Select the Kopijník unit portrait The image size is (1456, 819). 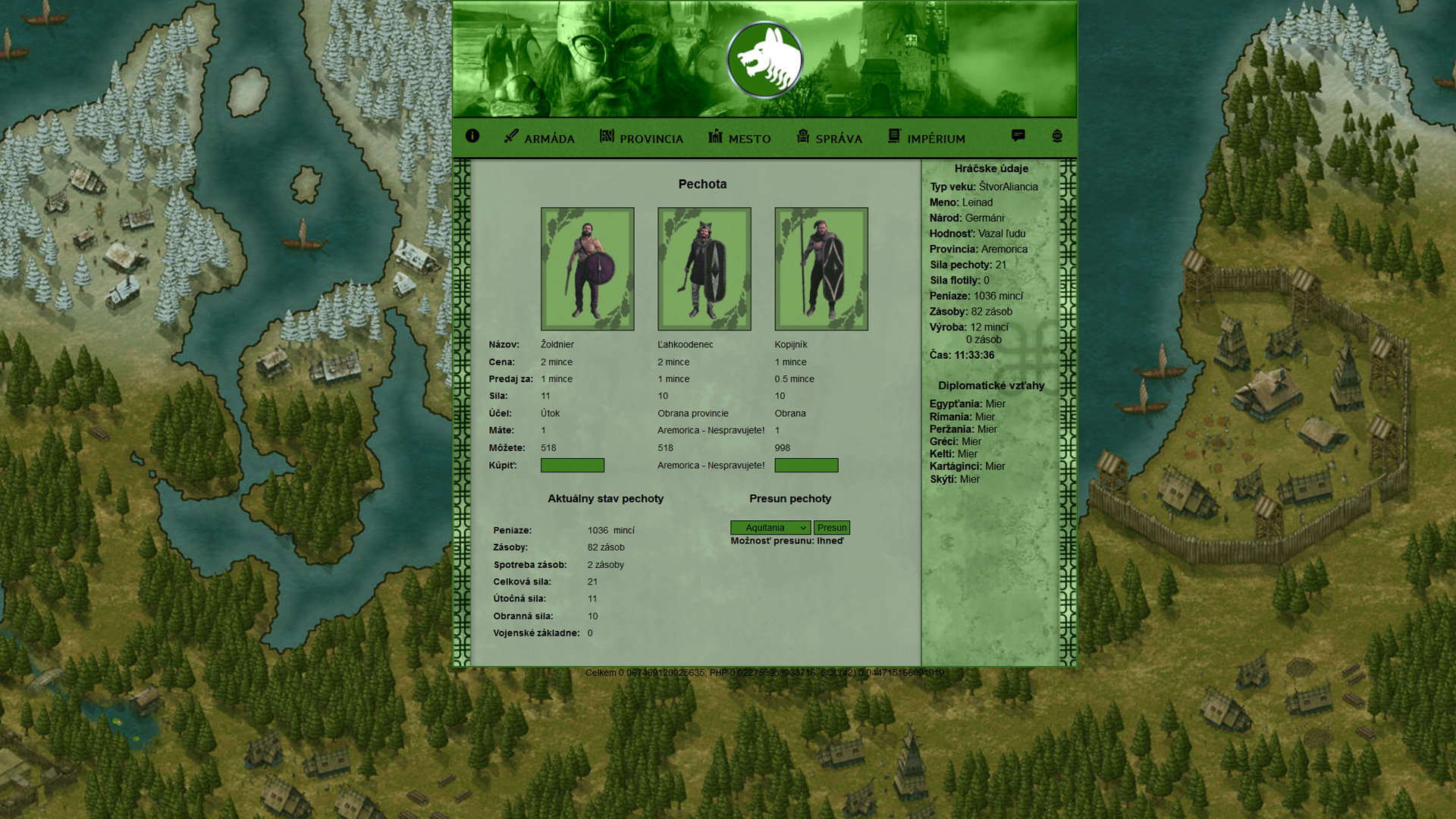coord(821,269)
